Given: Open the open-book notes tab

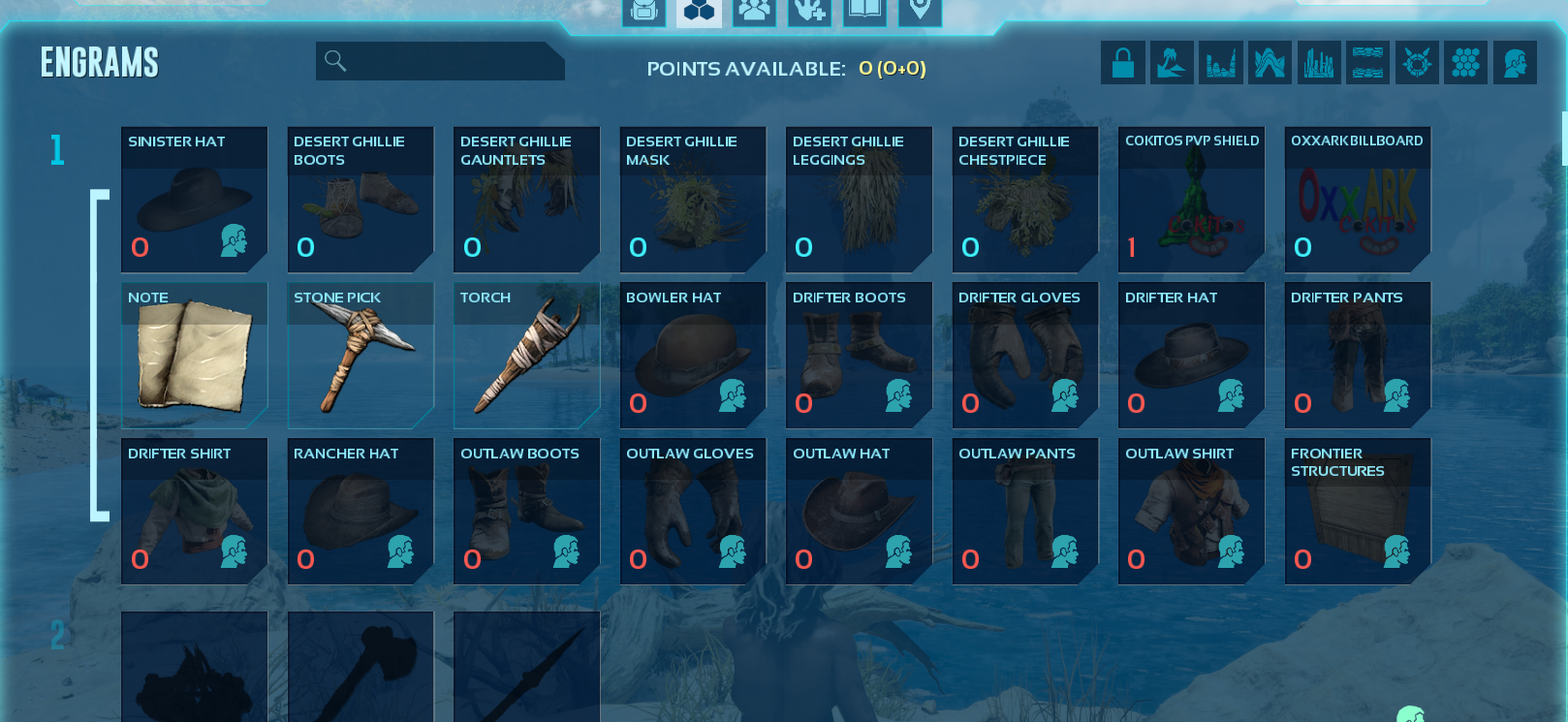Looking at the screenshot, I should pos(864,12).
